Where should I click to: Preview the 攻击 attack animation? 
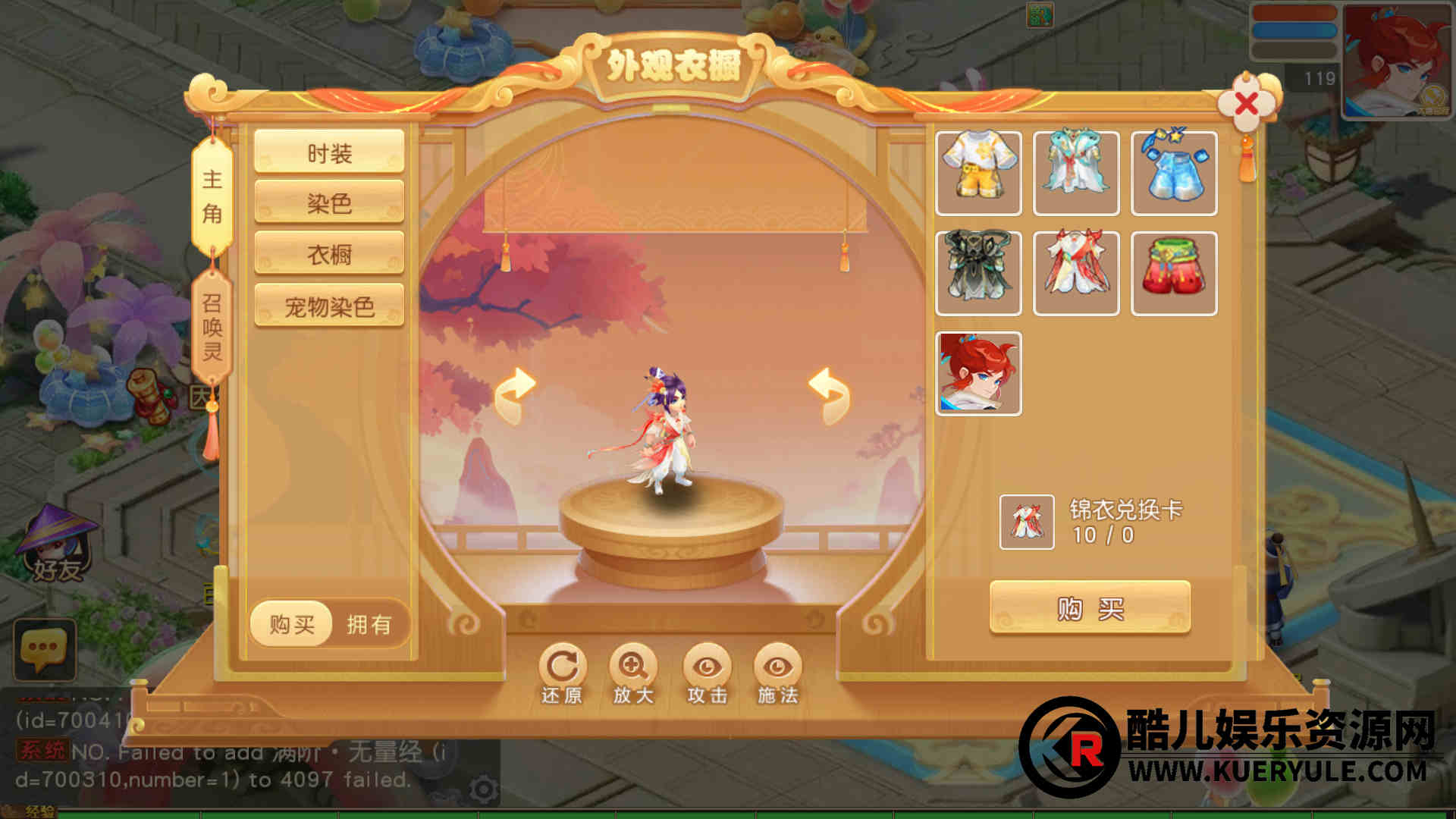pos(707,673)
